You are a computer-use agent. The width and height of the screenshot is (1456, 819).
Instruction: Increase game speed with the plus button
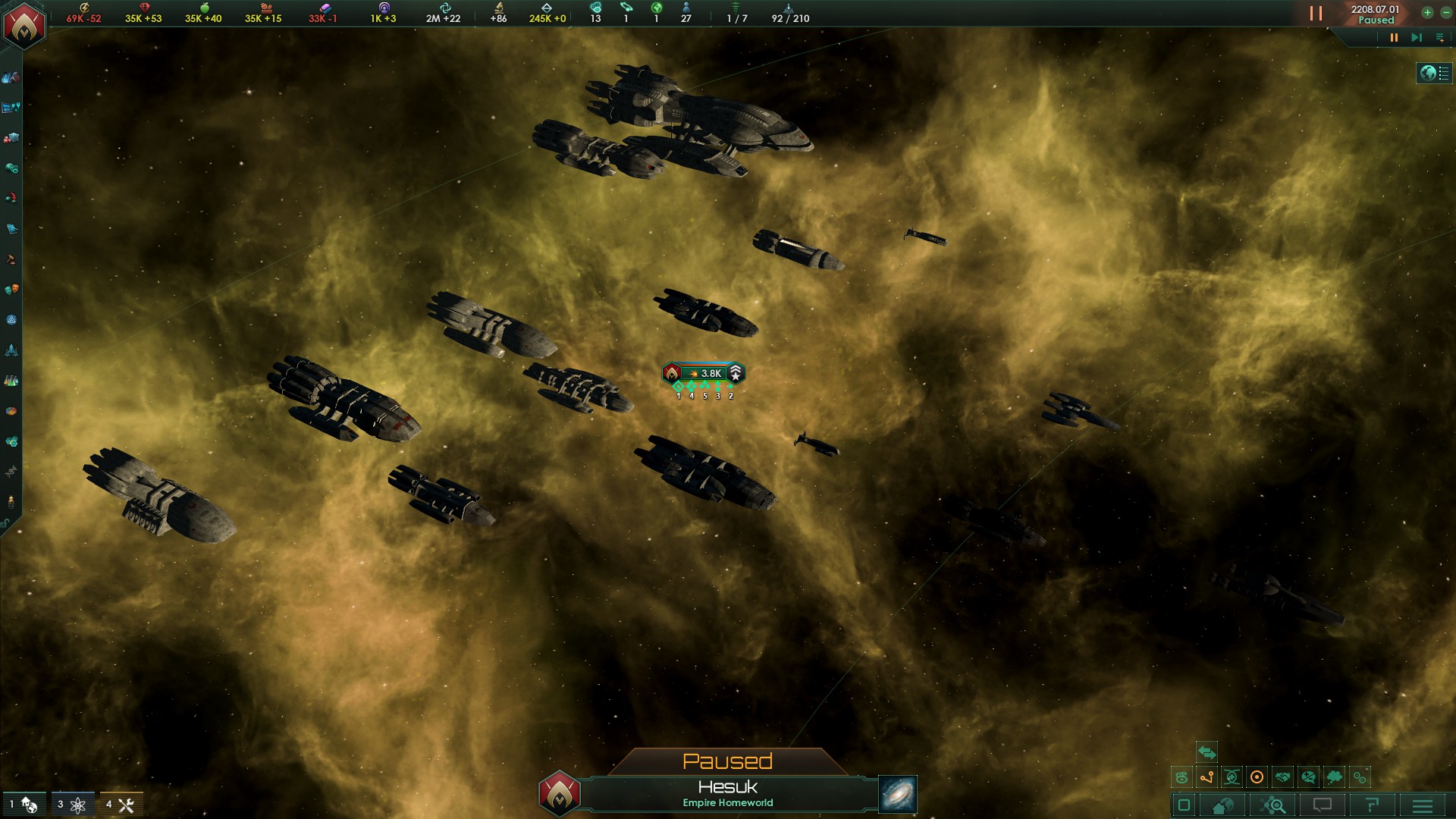[1427, 13]
